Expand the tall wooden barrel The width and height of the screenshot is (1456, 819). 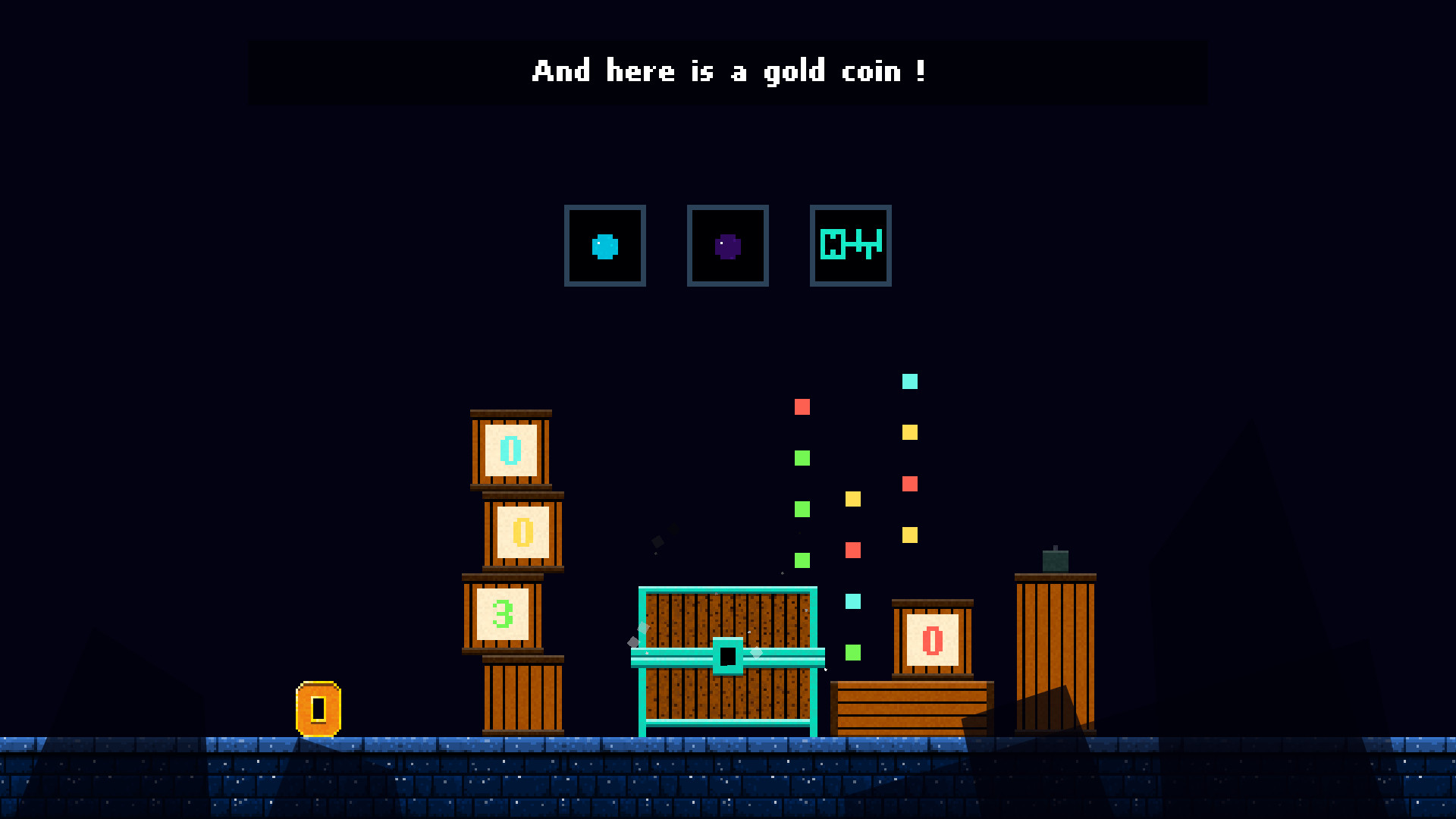pos(1055,652)
